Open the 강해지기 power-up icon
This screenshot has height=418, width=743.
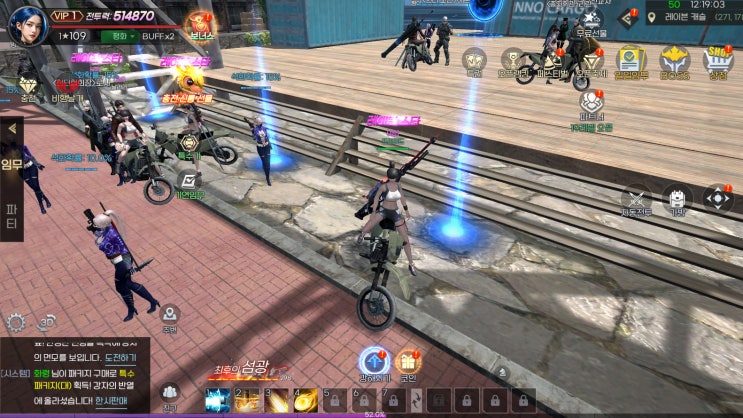374,361
